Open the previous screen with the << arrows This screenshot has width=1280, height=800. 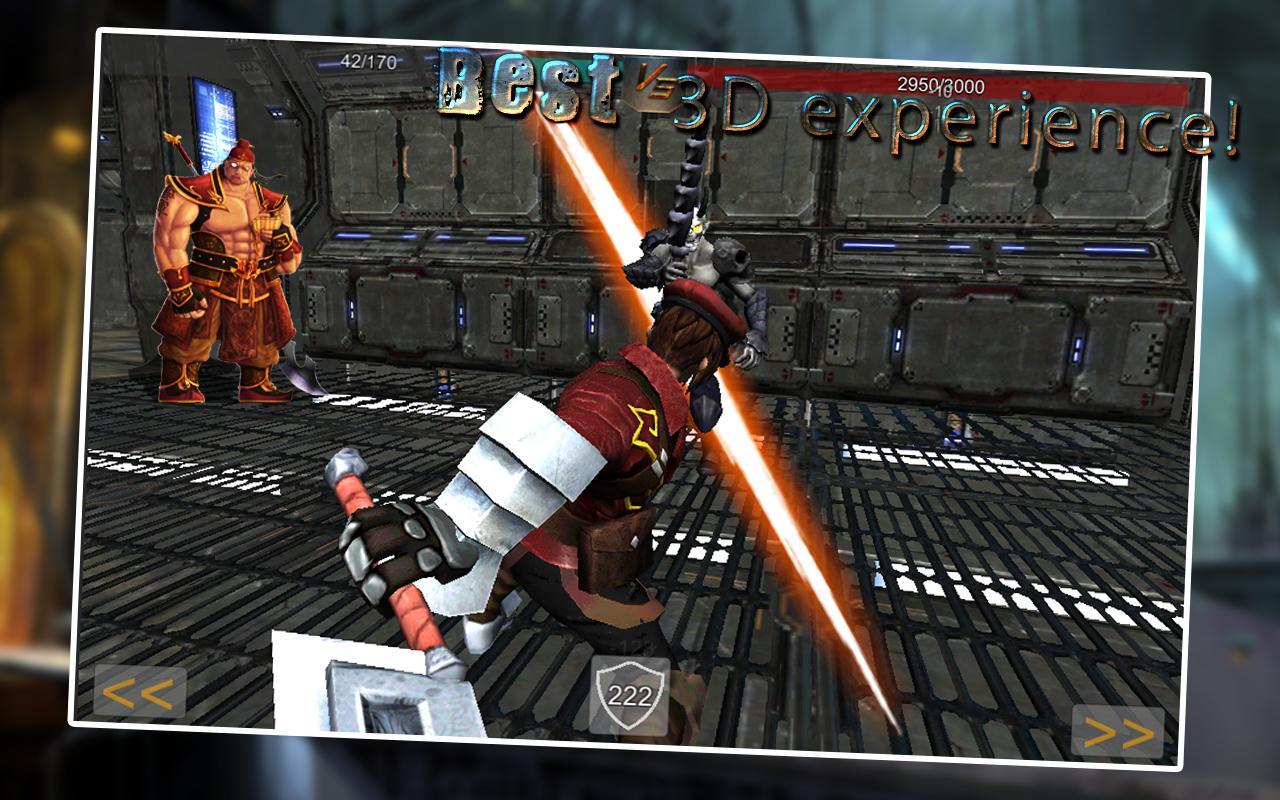pyautogui.click(x=140, y=692)
